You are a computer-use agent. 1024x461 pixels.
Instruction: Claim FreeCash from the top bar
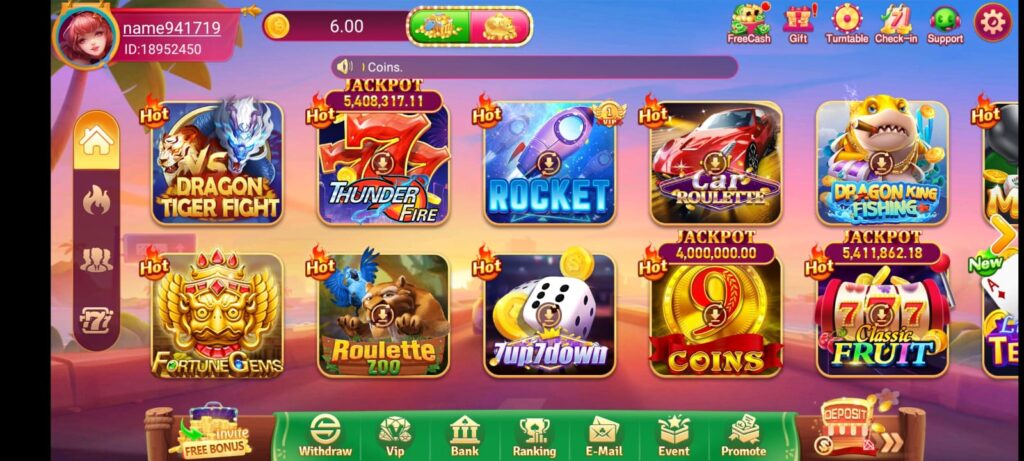tap(748, 24)
